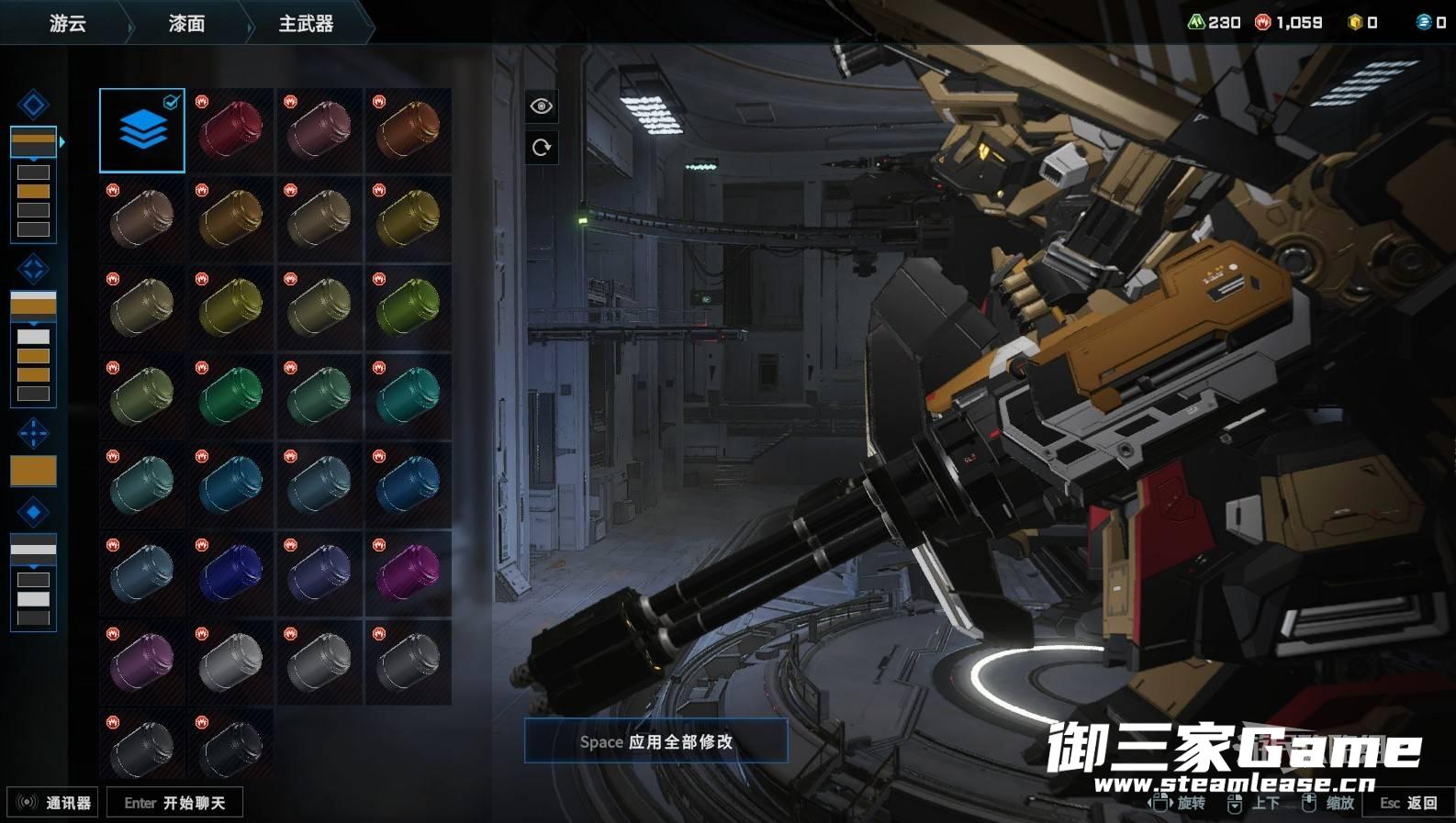Click the circular reset arrow button
The image size is (1456, 823).
[542, 147]
